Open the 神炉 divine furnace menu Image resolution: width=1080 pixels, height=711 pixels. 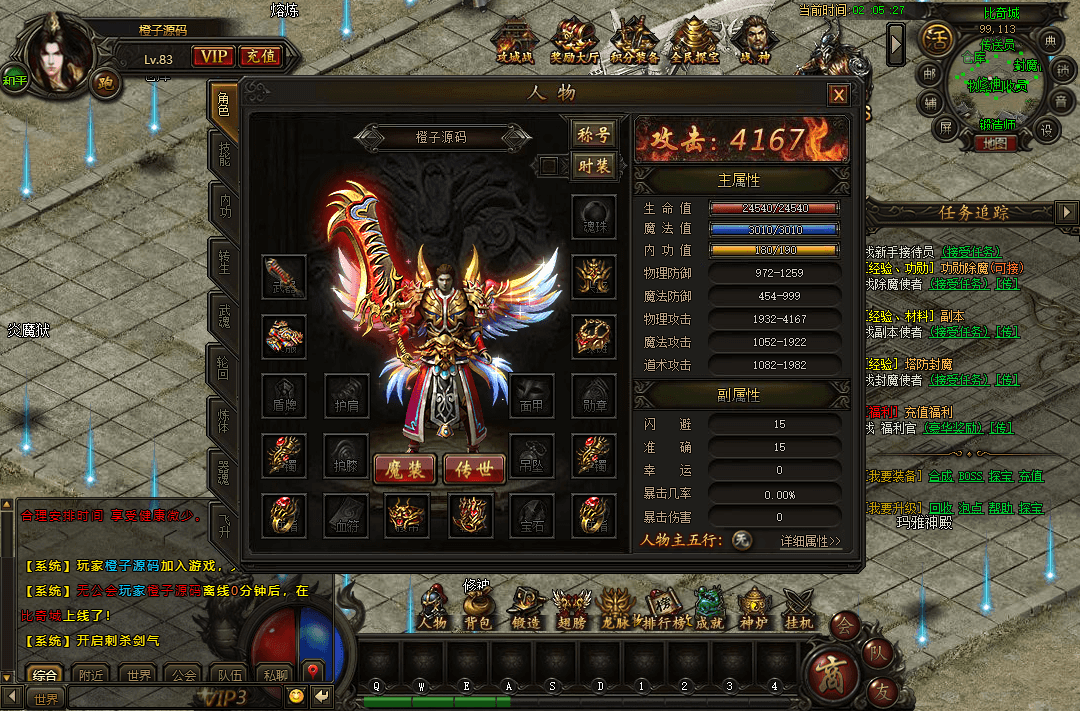(752, 607)
